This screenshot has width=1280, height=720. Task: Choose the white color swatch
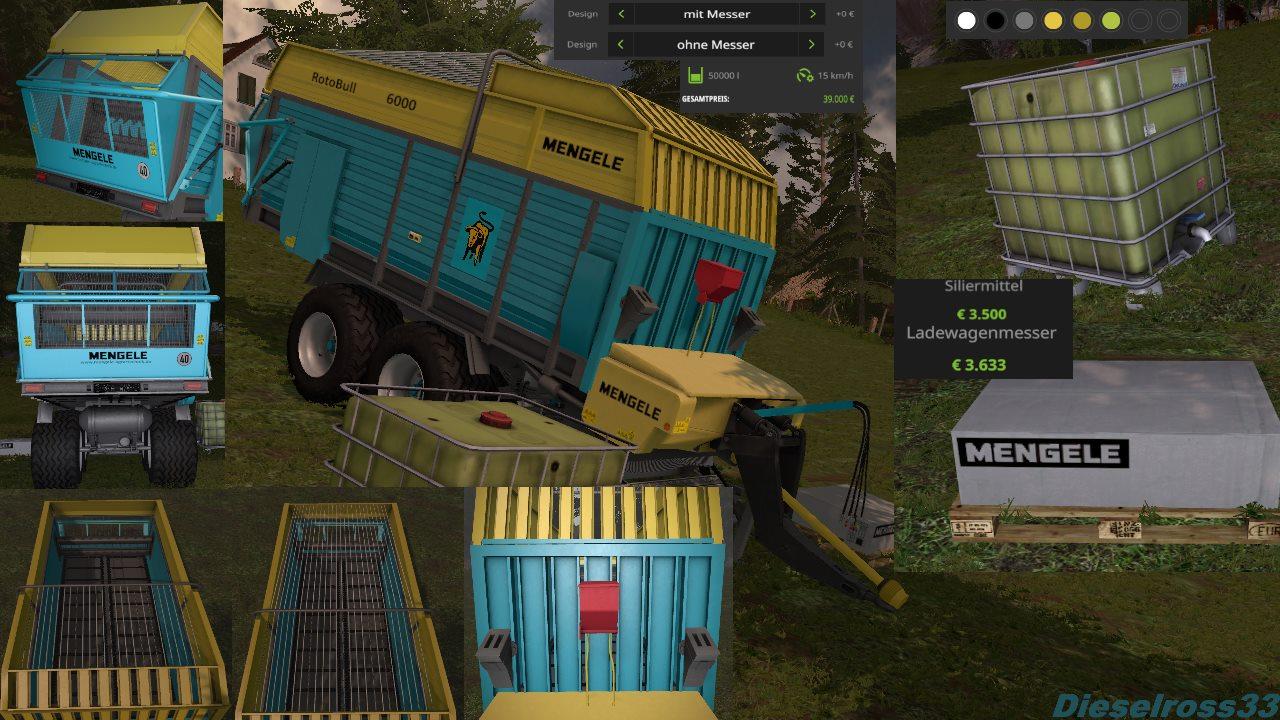[x=966, y=20]
